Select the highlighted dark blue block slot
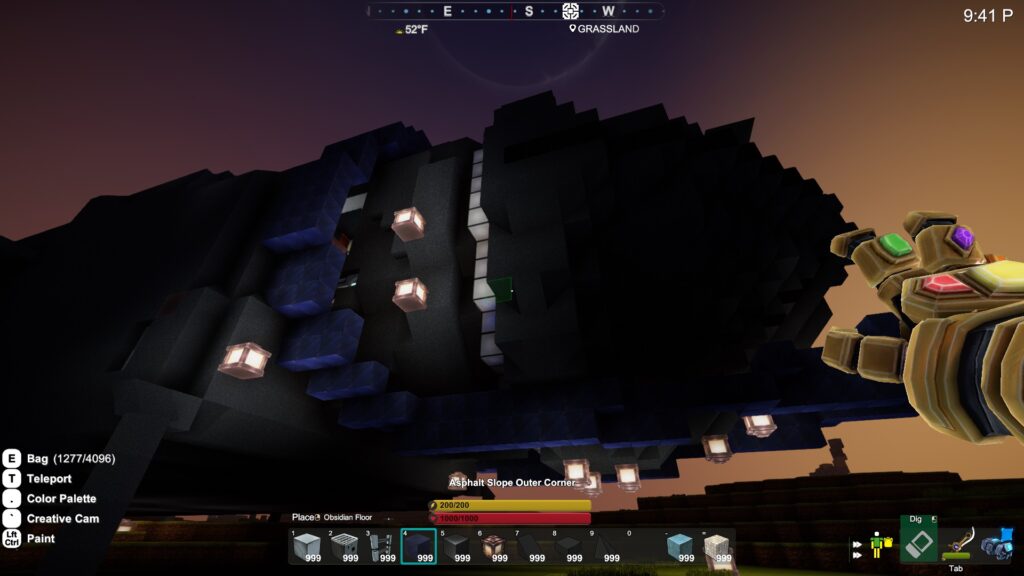 pos(418,546)
